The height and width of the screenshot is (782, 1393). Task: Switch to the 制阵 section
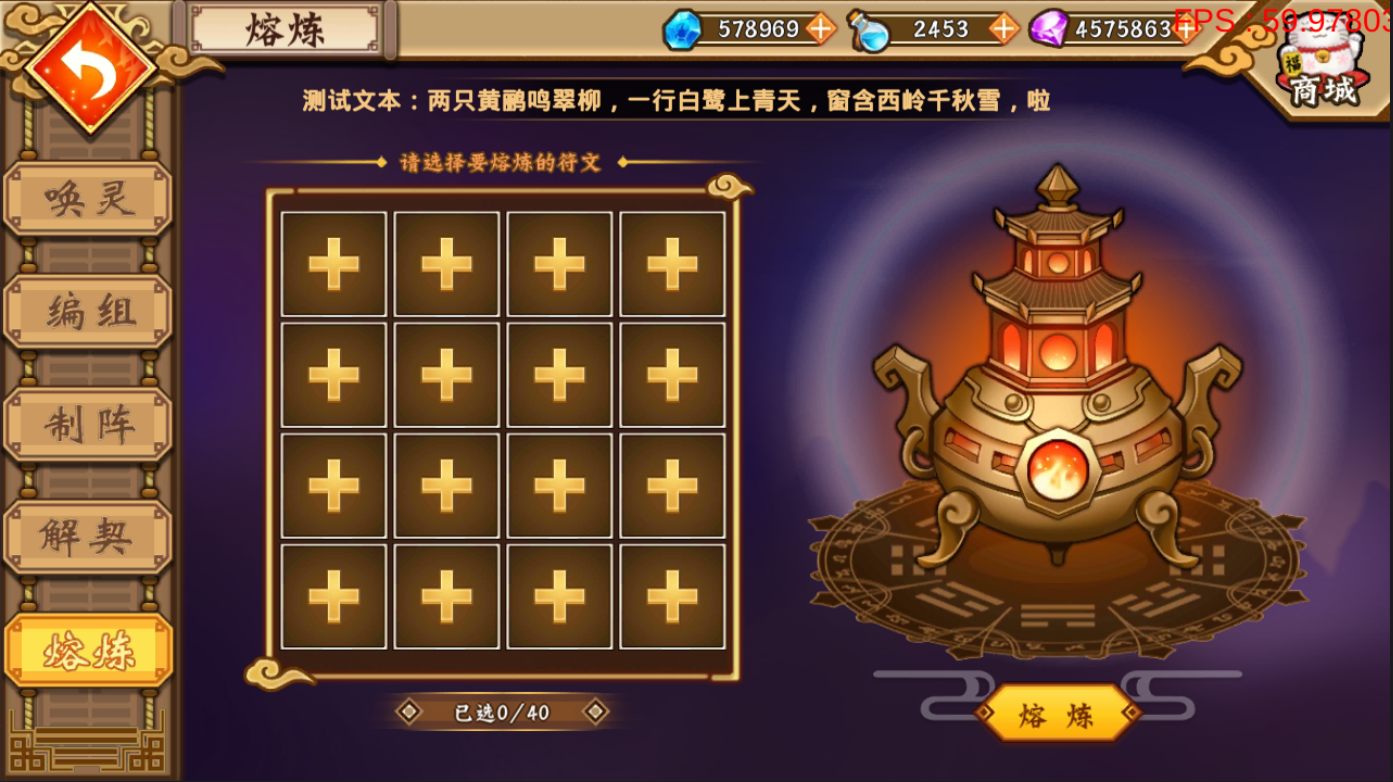pyautogui.click(x=87, y=423)
